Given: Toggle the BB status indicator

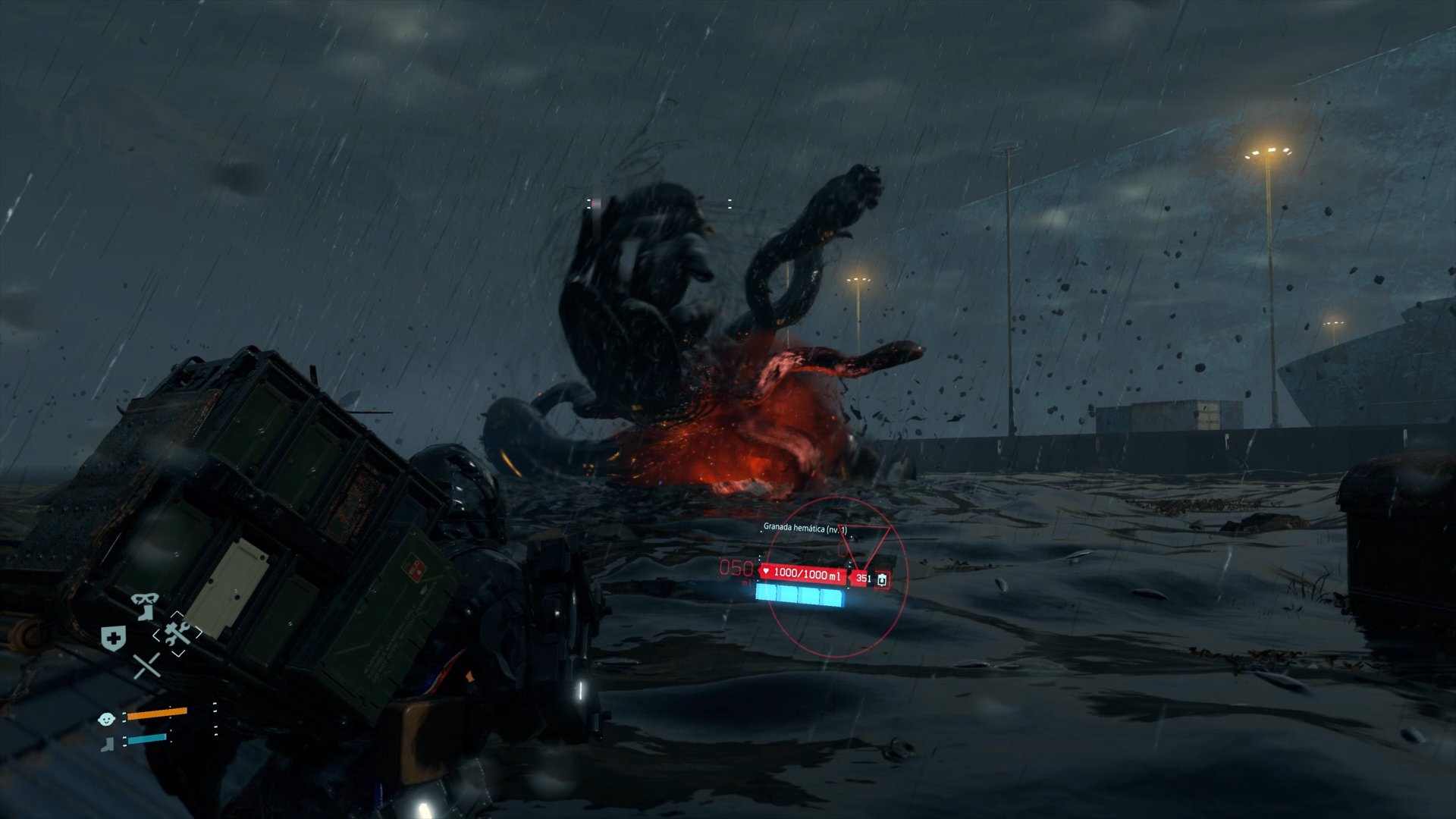Looking at the screenshot, I should (x=106, y=720).
